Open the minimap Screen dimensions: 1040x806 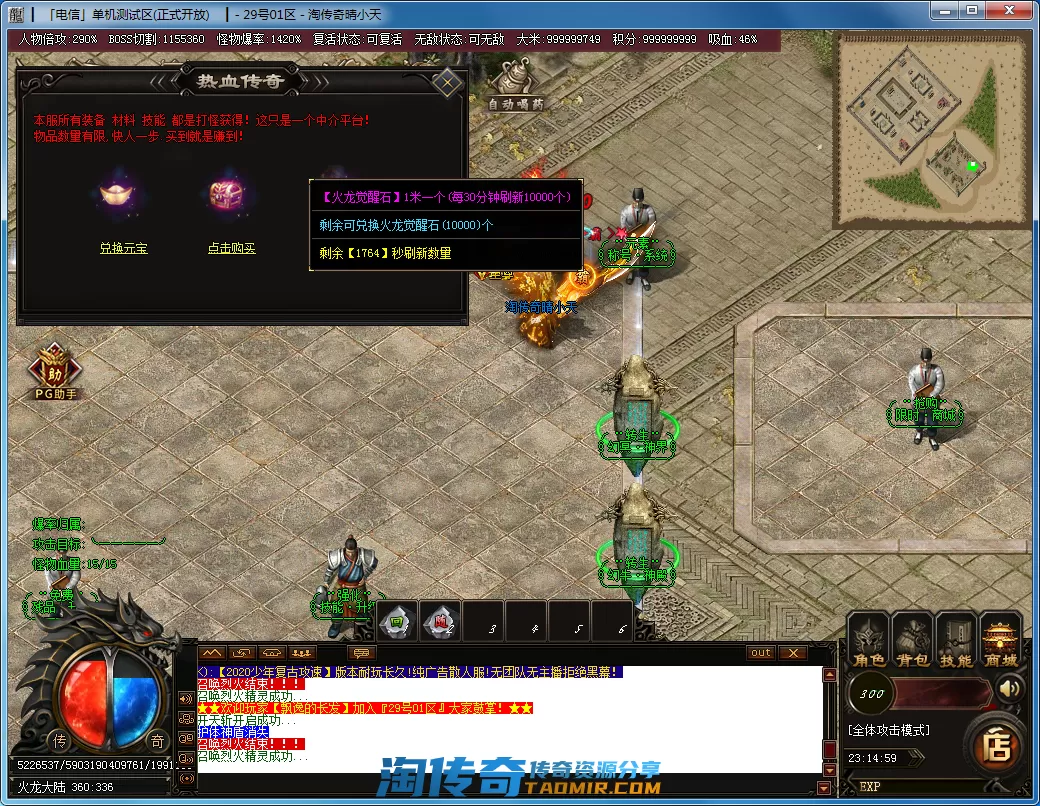click(x=932, y=131)
